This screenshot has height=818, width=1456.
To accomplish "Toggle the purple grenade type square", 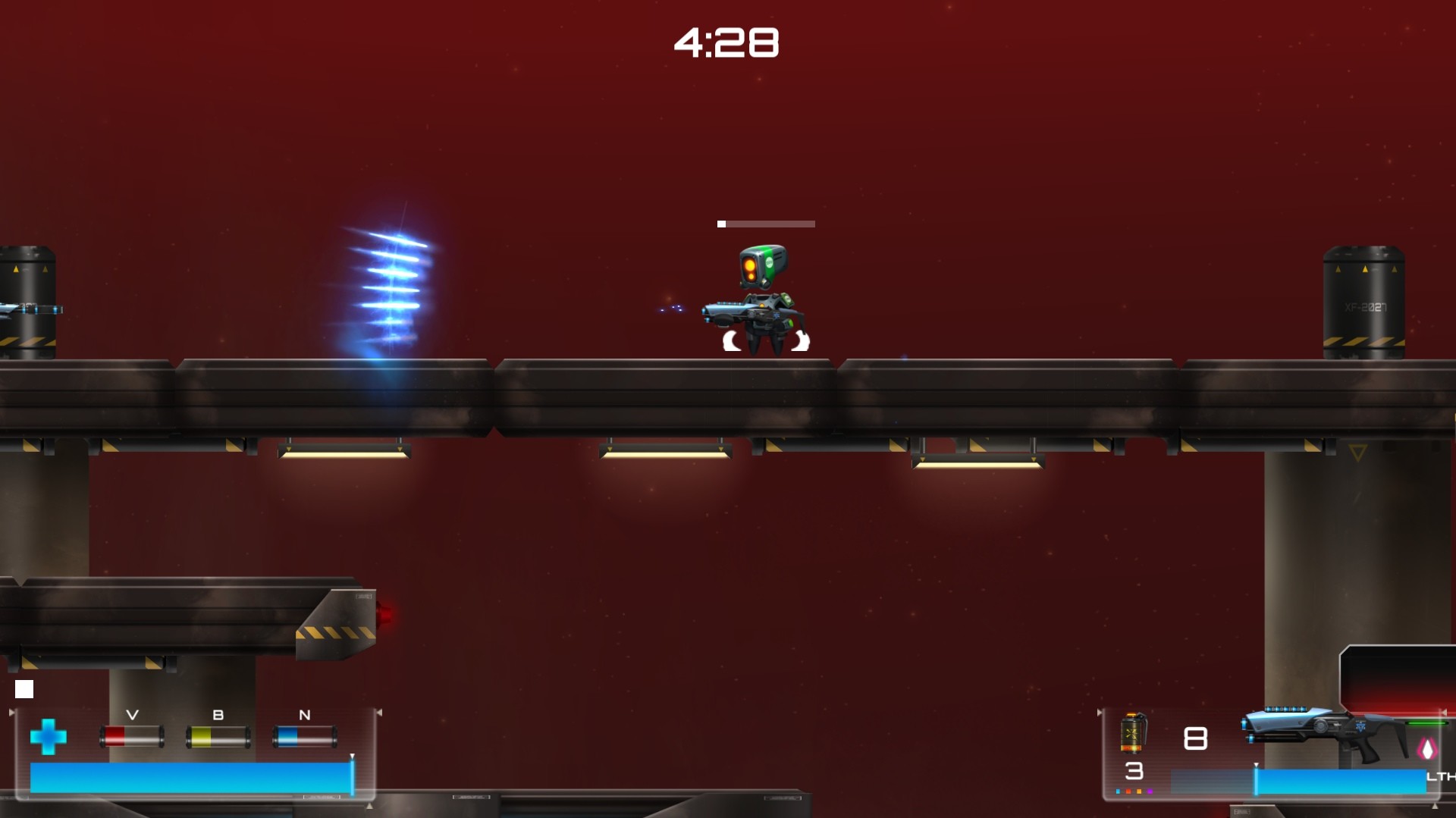I will coord(1150,791).
